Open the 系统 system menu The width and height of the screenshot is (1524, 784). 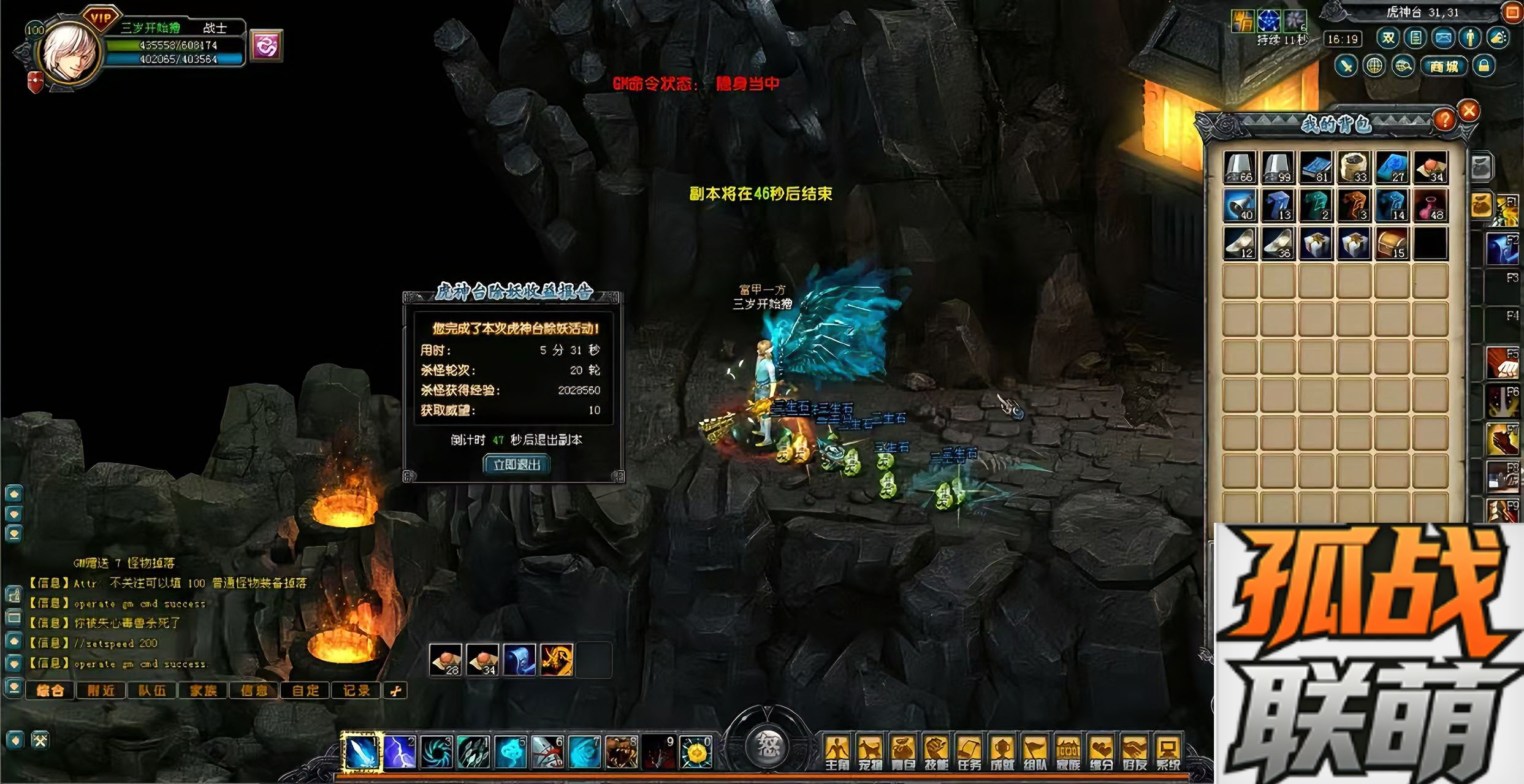1167,753
